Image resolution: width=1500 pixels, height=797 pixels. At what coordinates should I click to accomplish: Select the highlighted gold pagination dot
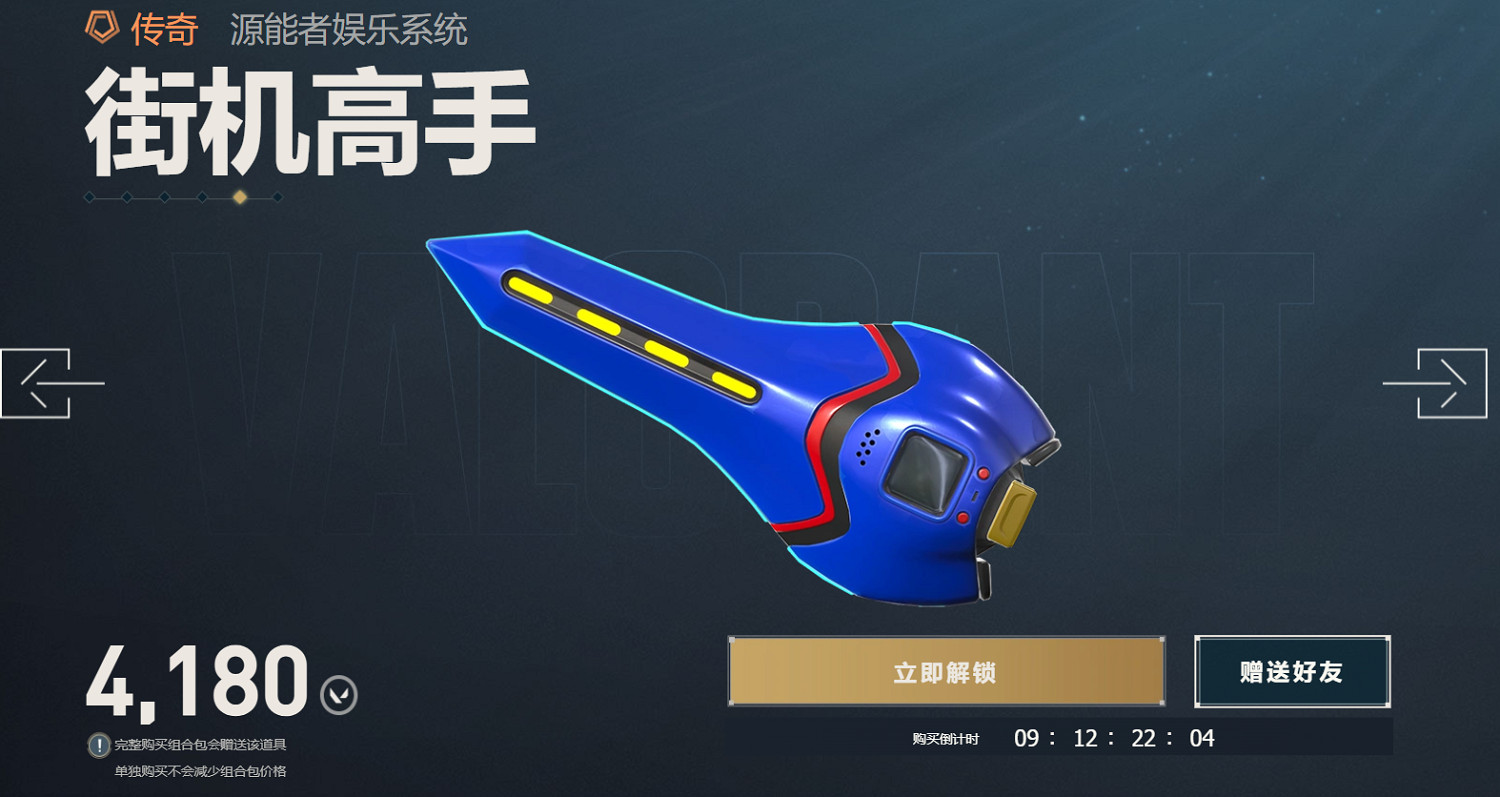coord(240,197)
